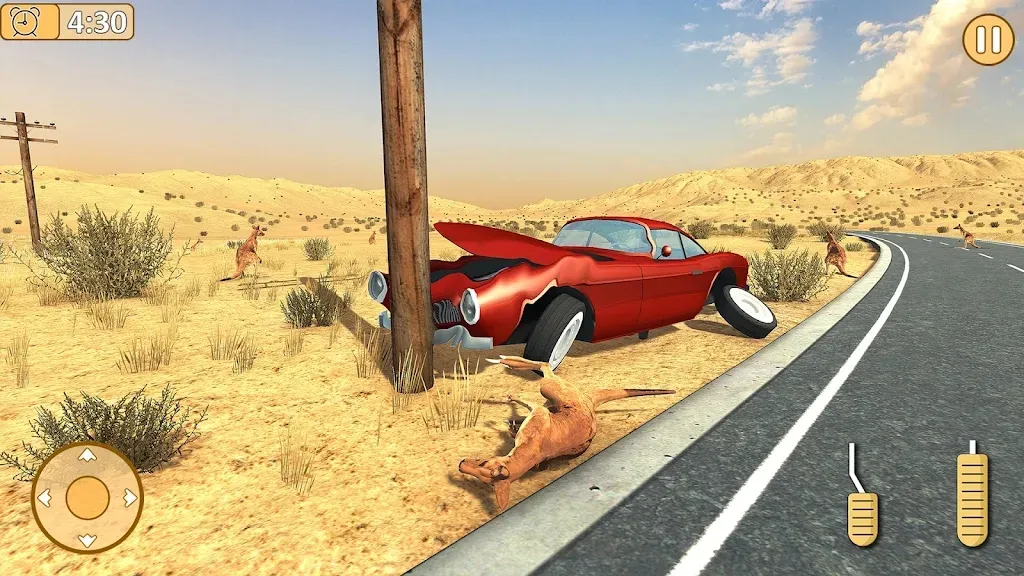The width and height of the screenshot is (1024, 576).
Task: Hit the accelerator gas pedal
Action: pyautogui.click(x=972, y=498)
